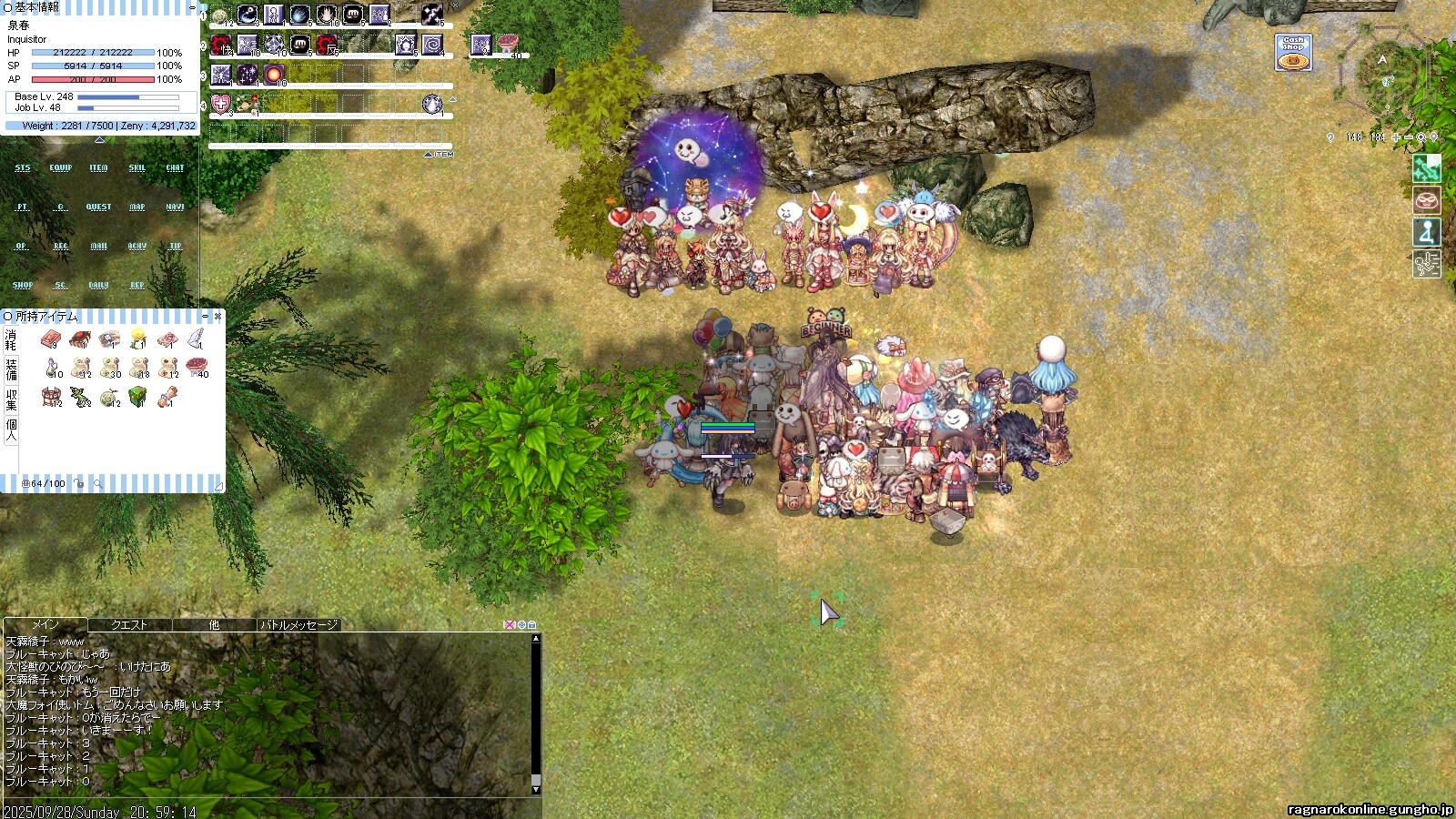Switch to the 装備 inventory tab
This screenshot has height=819, width=1456.
pos(11,369)
